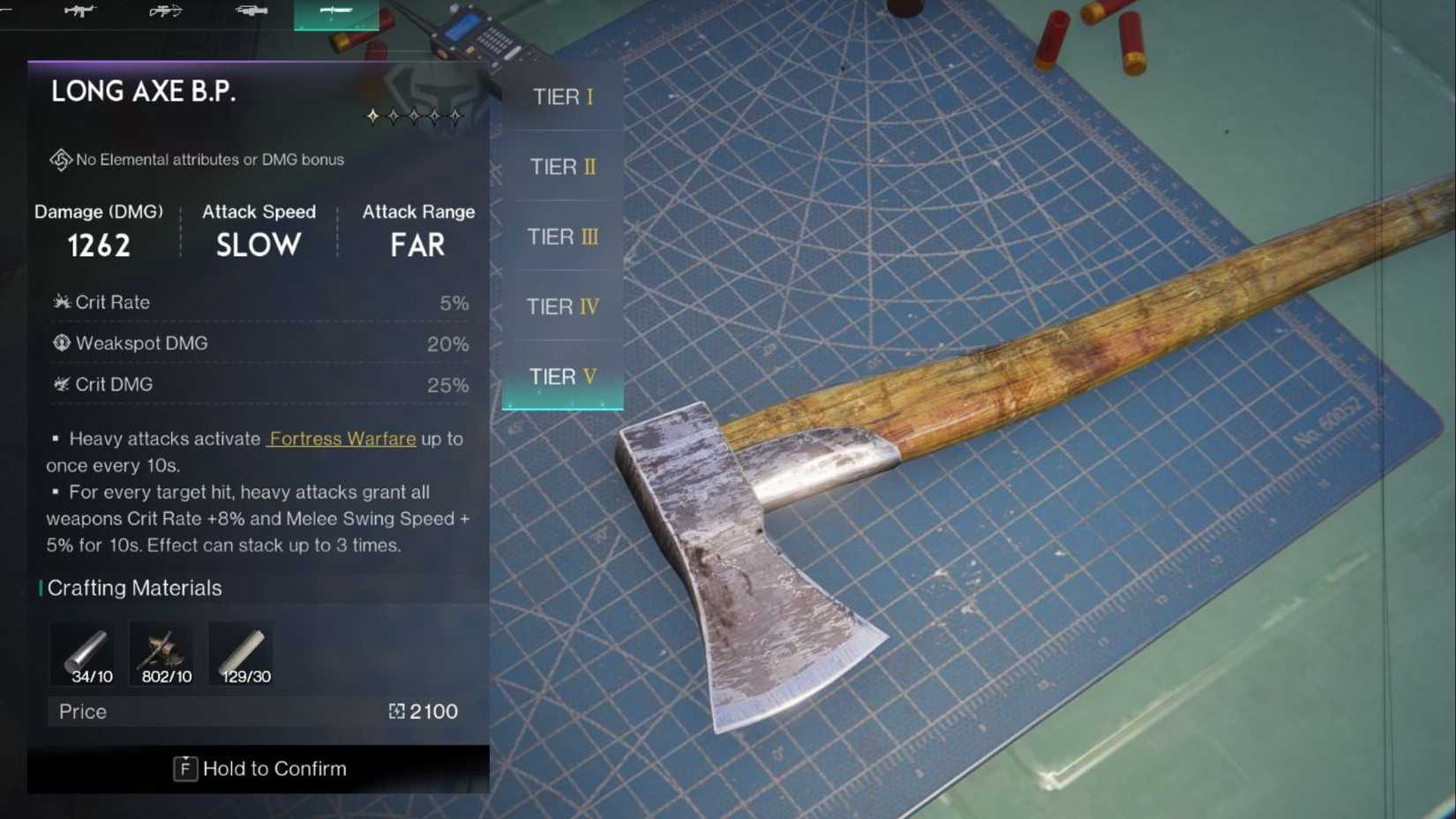Viewport: 1456px width, 819px height.
Task: Click the wooden log crafting material icon
Action: pos(241,651)
